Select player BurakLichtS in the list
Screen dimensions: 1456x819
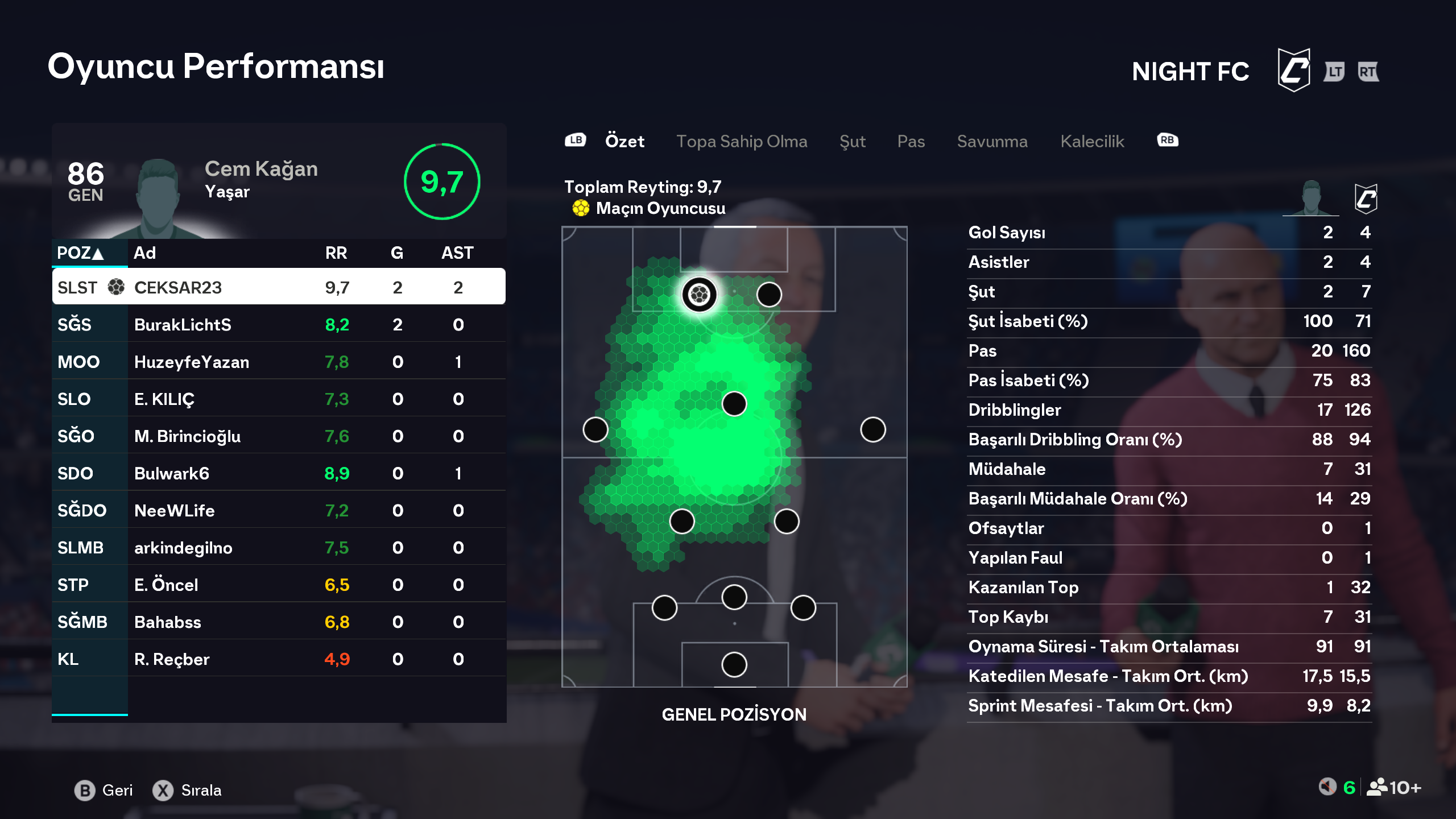click(279, 325)
